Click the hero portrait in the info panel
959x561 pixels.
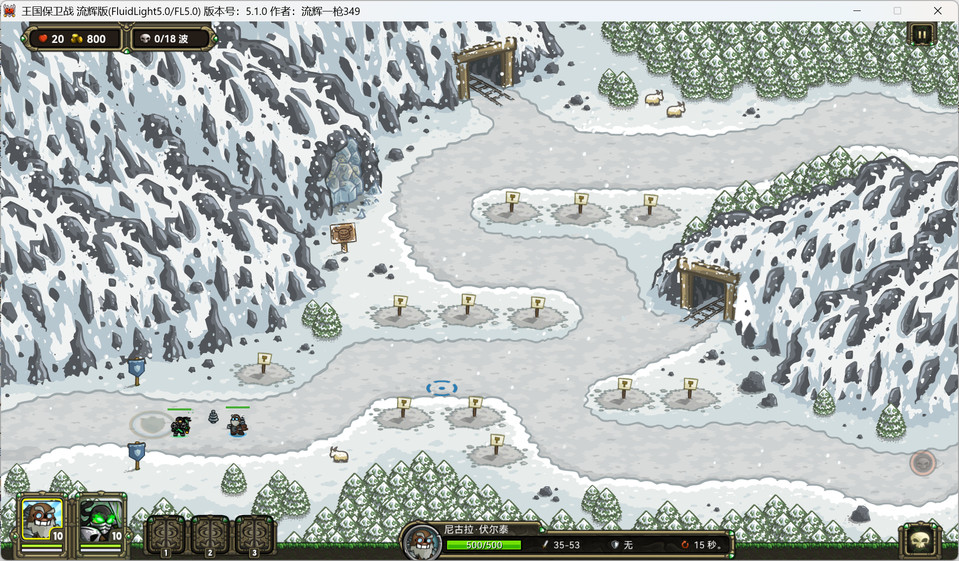pyautogui.click(x=423, y=543)
